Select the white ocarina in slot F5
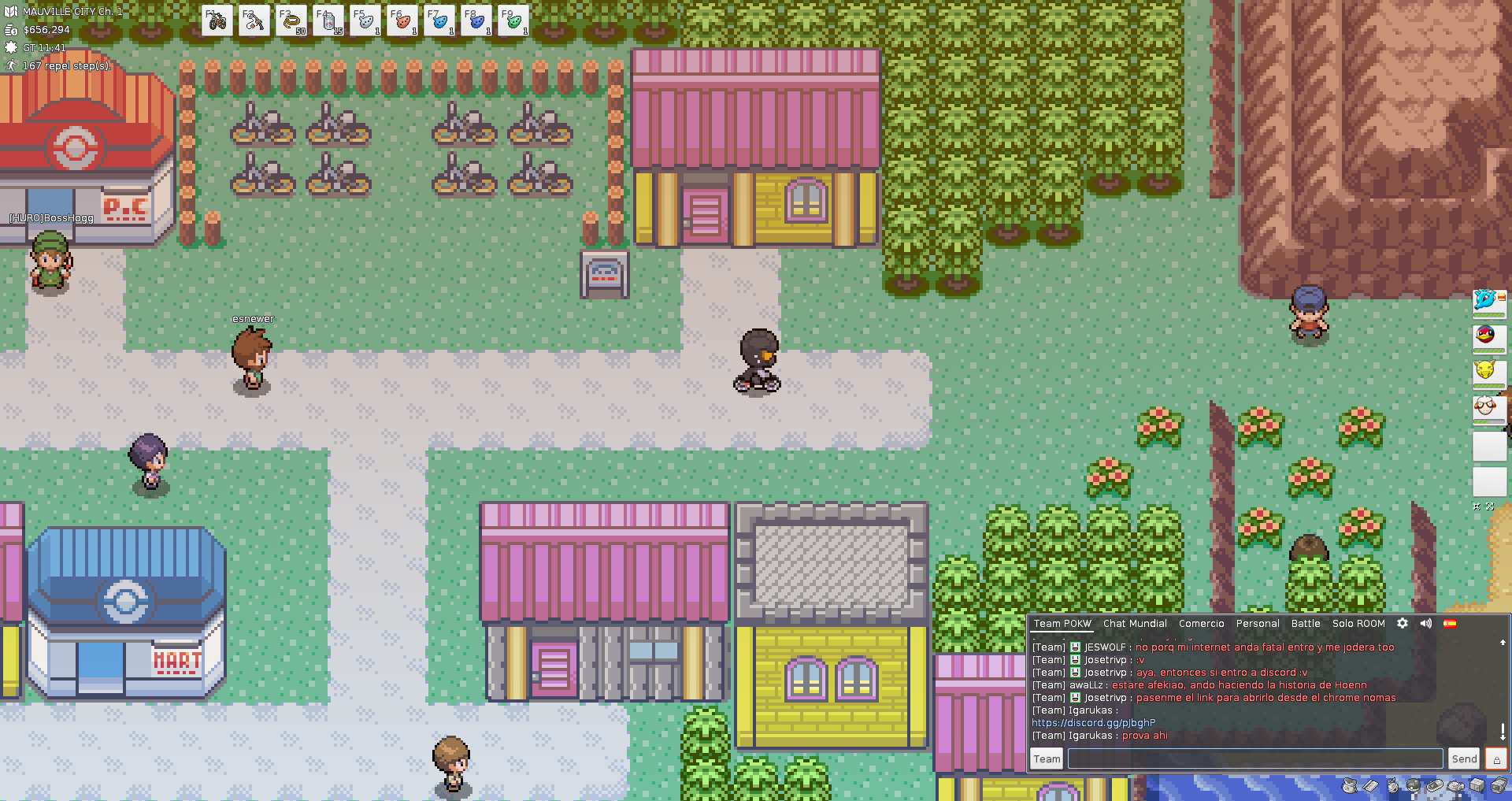The image size is (1512, 801). pos(365,21)
